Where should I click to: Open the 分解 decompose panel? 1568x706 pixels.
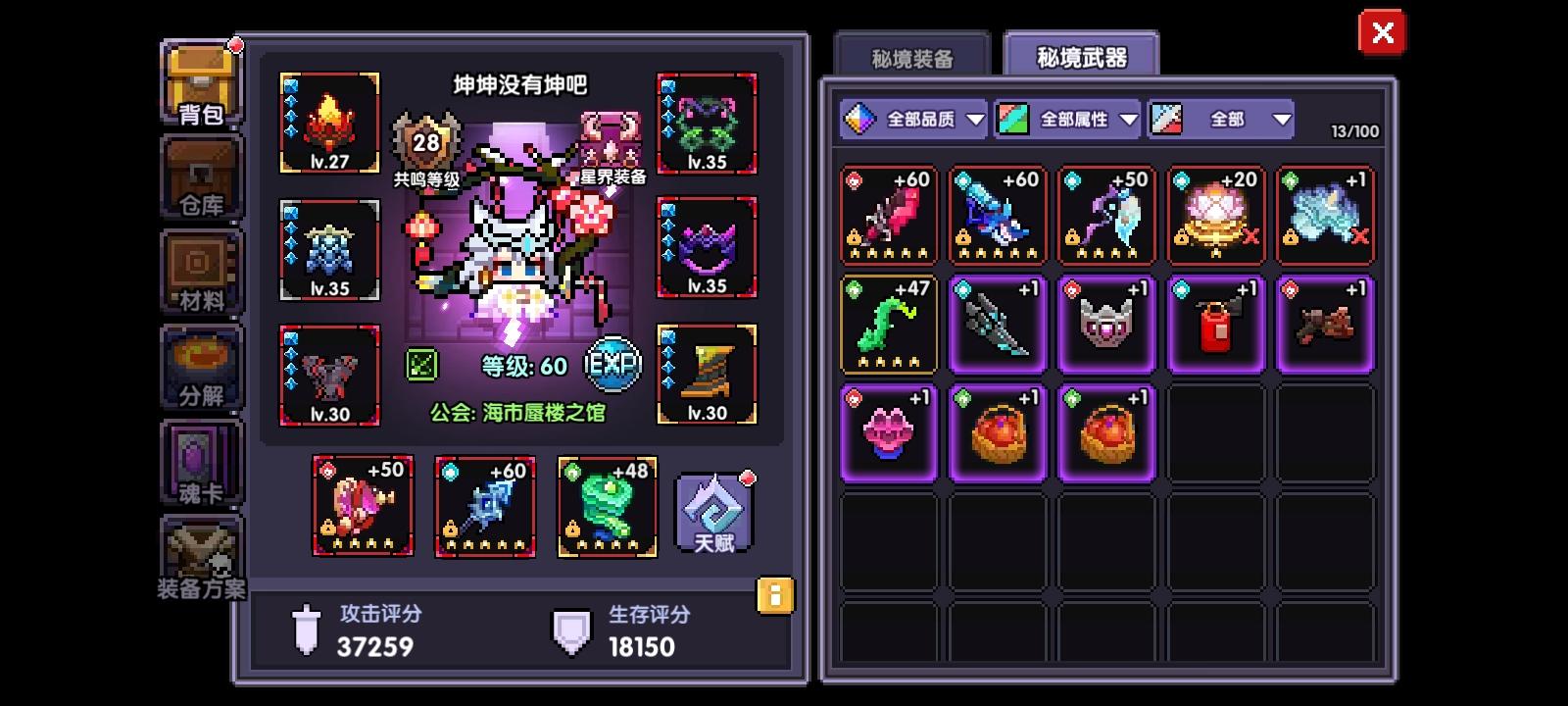click(200, 369)
